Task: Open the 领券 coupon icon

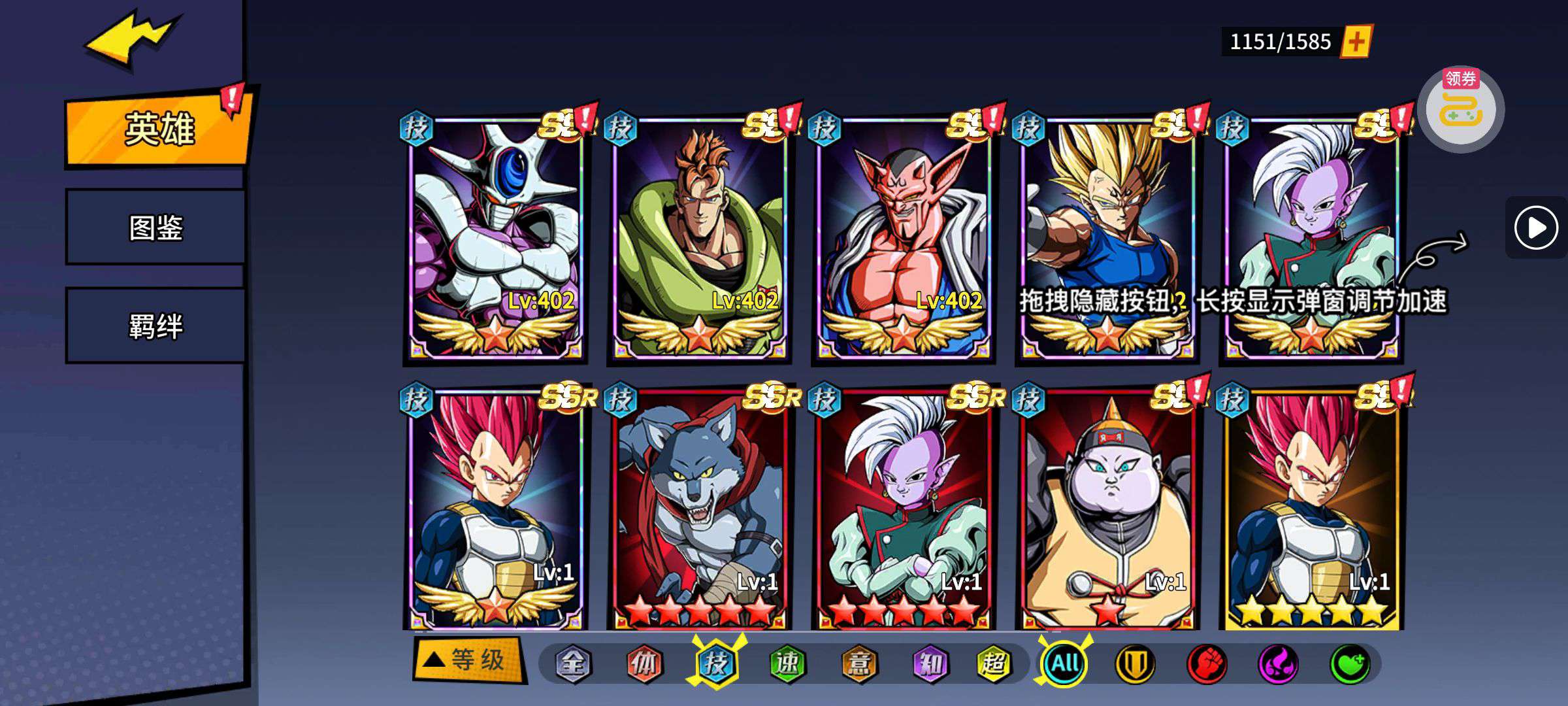Action: [x=1460, y=109]
